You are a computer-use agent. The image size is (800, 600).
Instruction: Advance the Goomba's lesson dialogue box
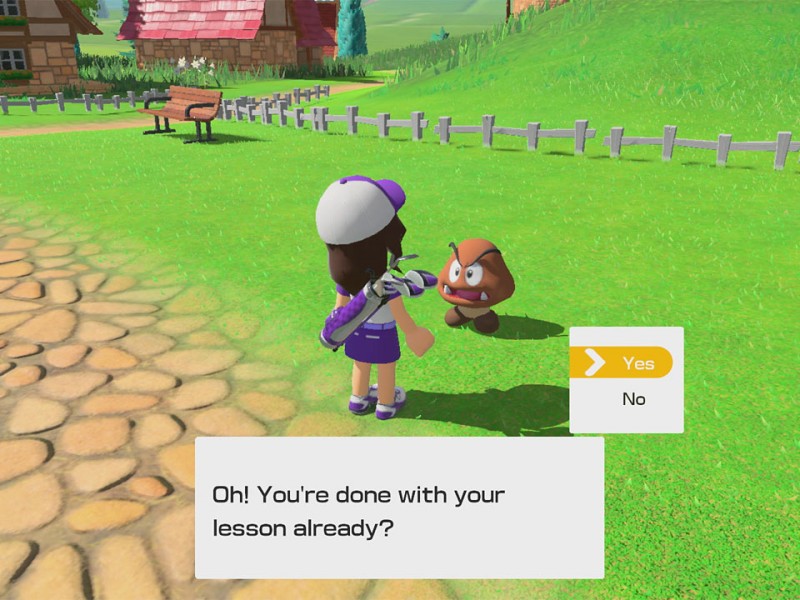[x=399, y=508]
